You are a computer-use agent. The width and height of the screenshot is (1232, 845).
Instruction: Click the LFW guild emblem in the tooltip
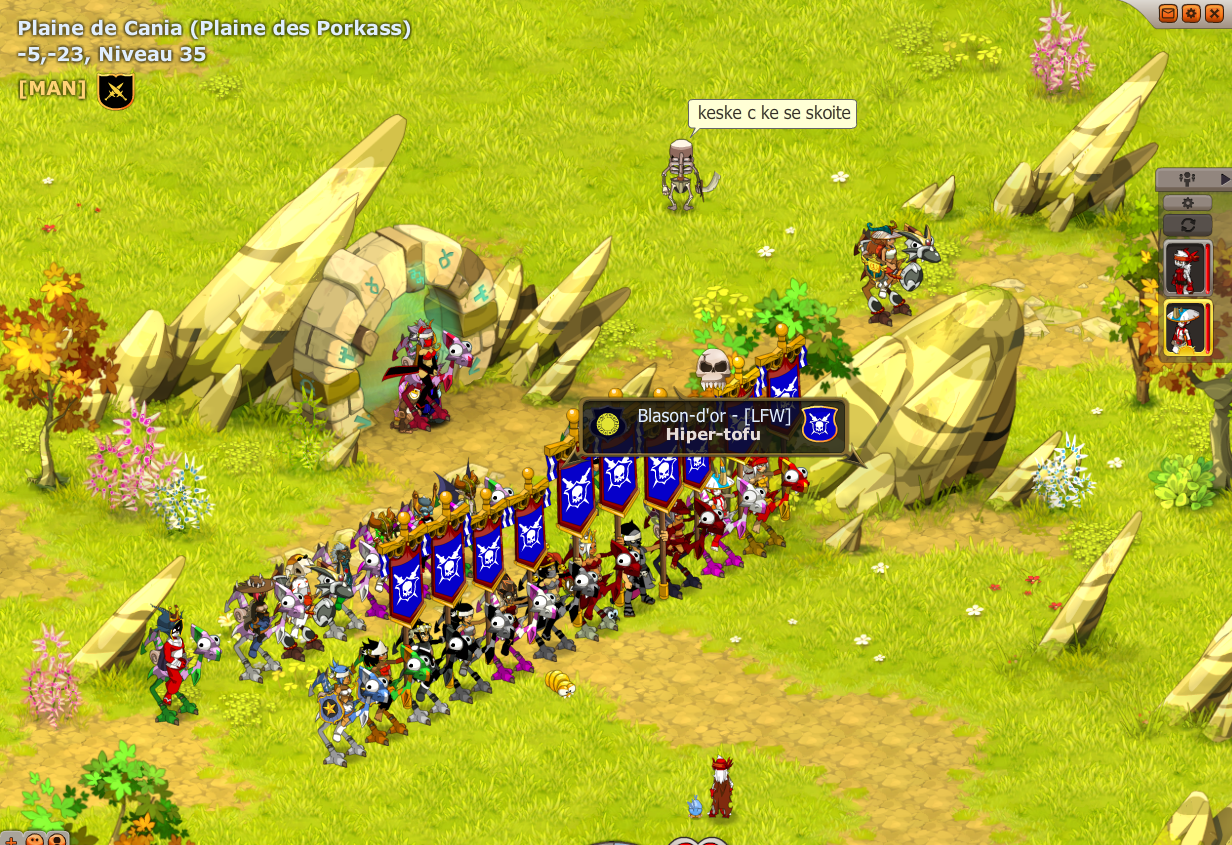pyautogui.click(x=819, y=425)
